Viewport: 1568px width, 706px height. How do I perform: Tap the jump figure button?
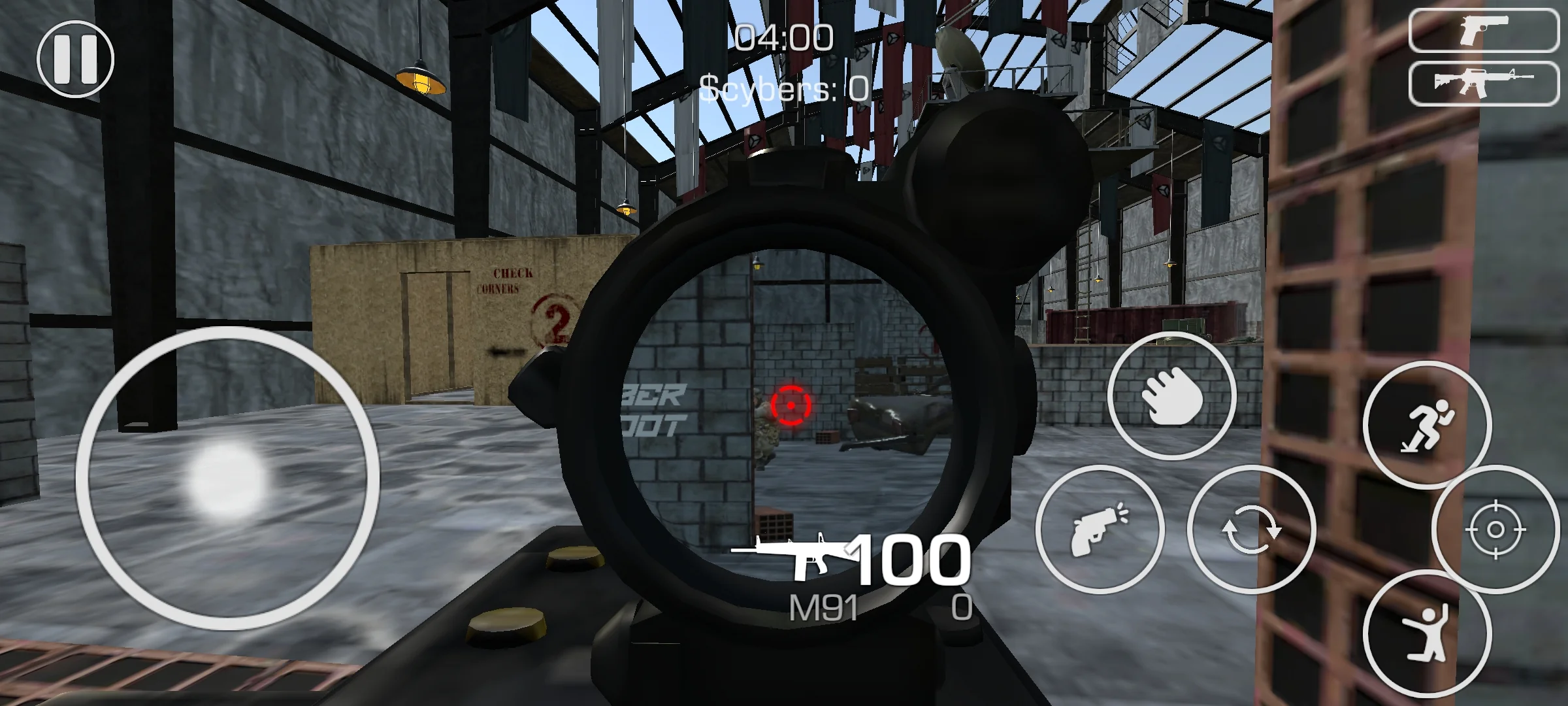coord(1427,633)
